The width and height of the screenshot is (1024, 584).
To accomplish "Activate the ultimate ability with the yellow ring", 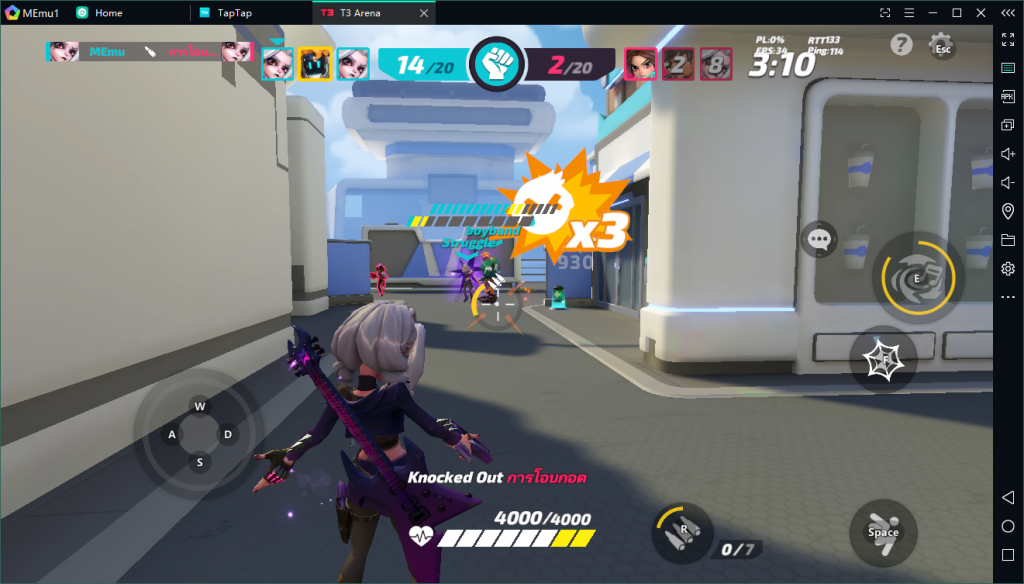I will tap(917, 277).
